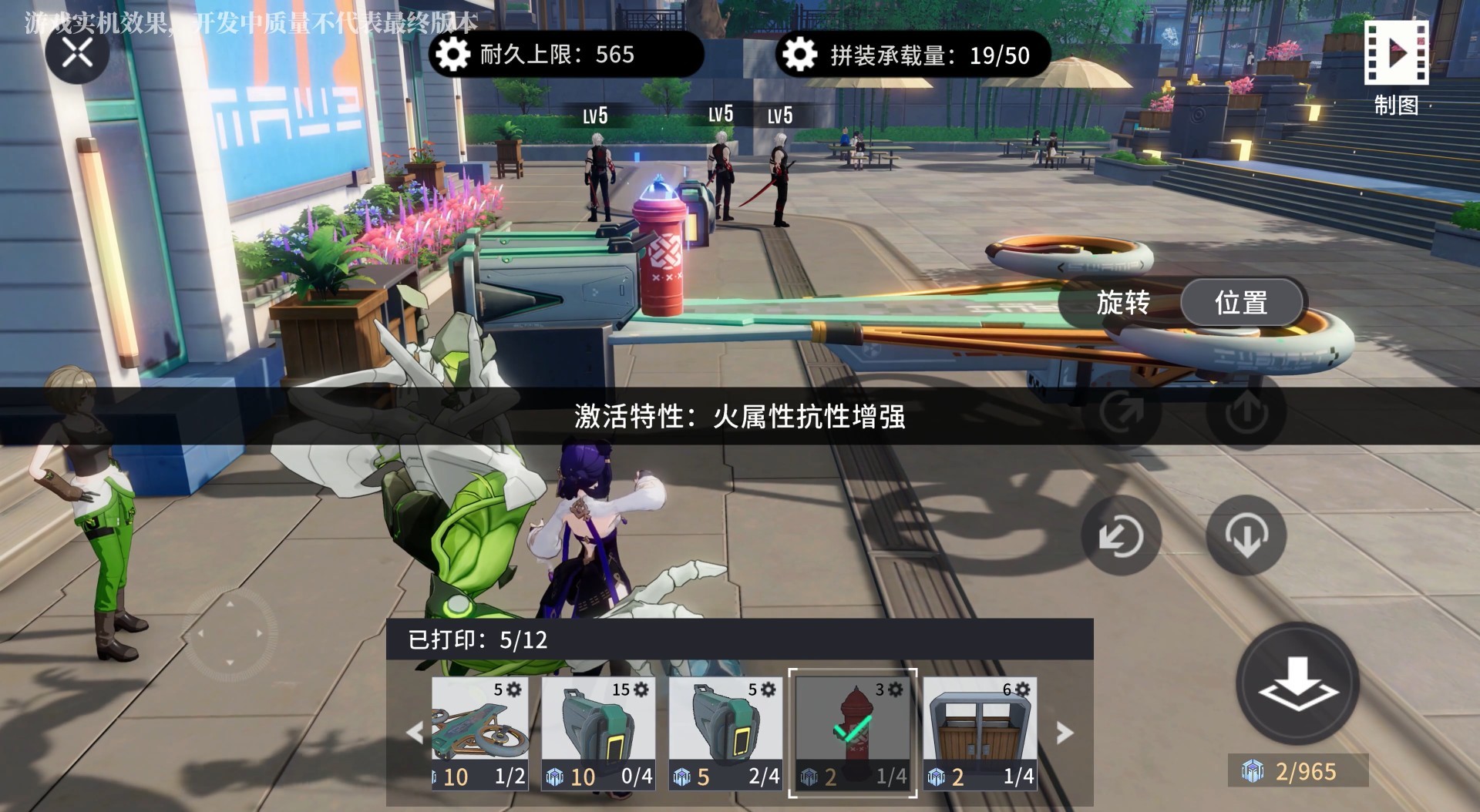1480x812 pixels.
Task: Switch to the 位置 position mode
Action: tap(1241, 304)
